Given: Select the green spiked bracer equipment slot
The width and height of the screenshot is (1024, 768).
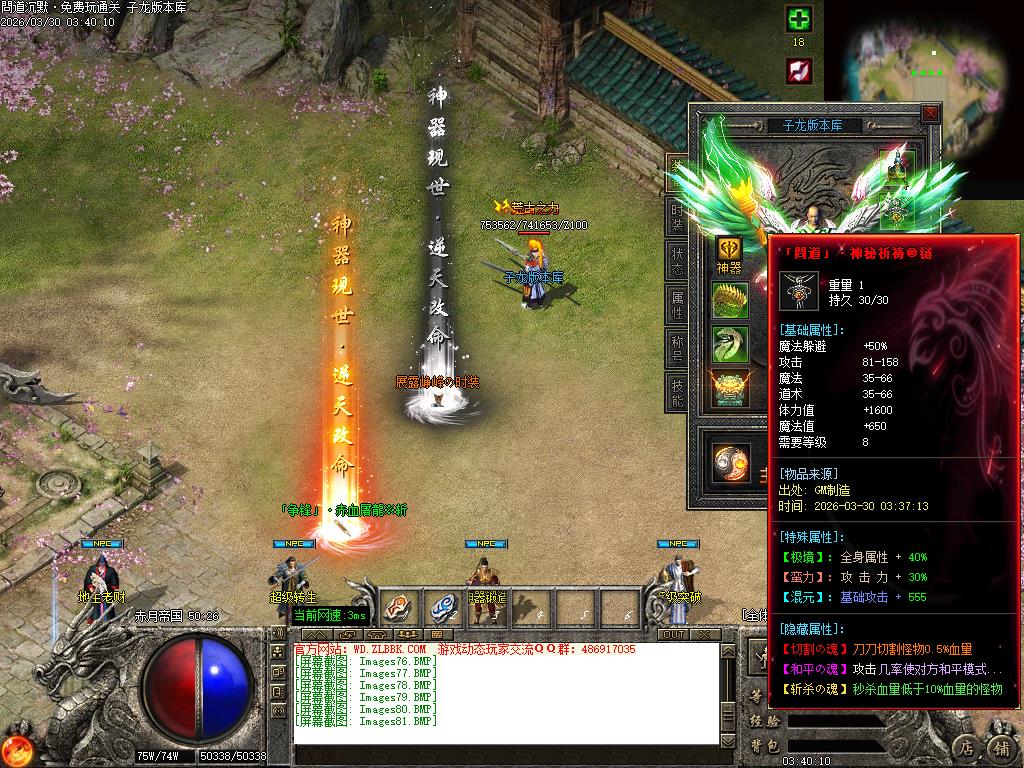Looking at the screenshot, I should (x=730, y=300).
